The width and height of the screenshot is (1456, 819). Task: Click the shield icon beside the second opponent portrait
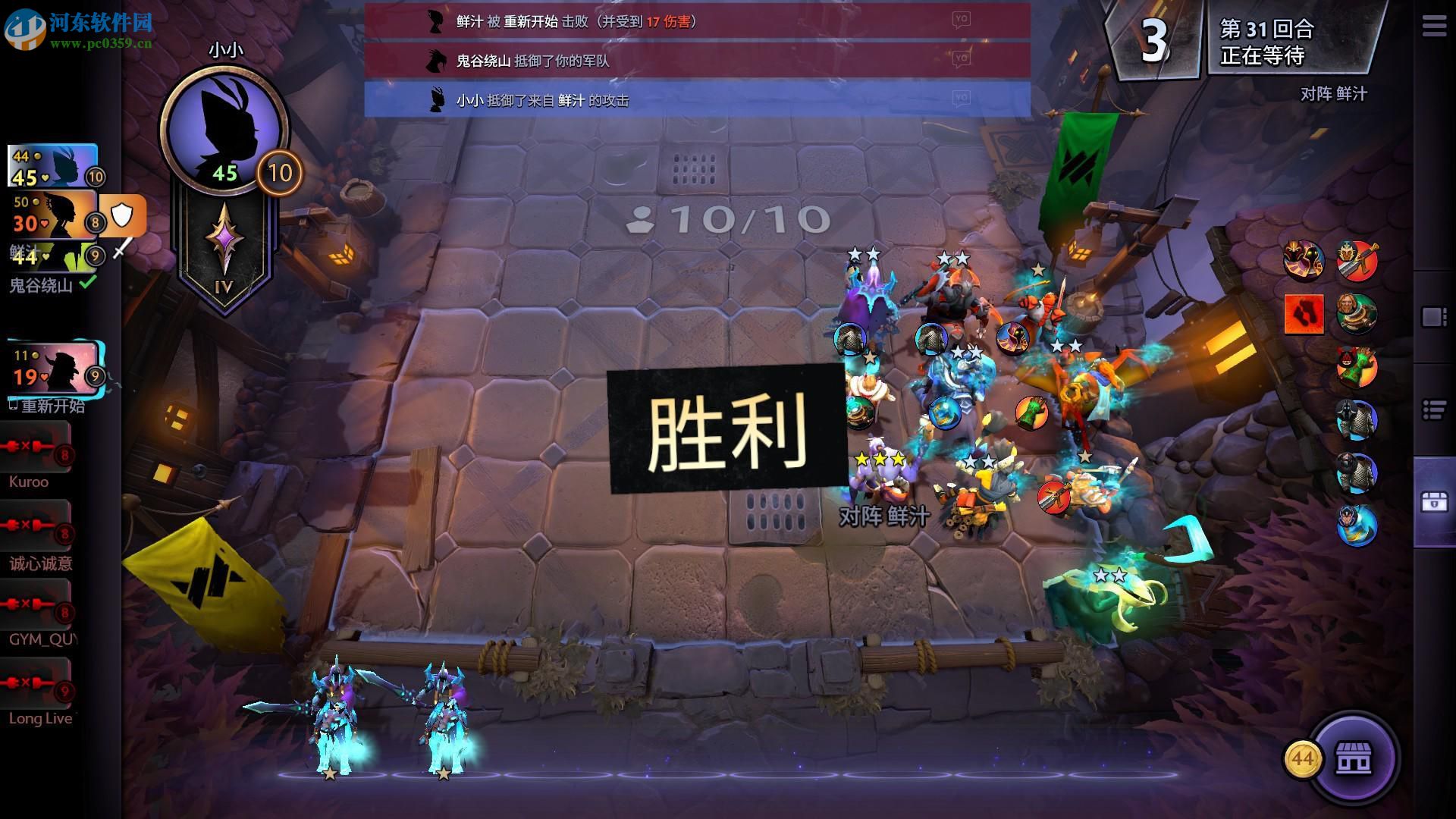point(121,215)
